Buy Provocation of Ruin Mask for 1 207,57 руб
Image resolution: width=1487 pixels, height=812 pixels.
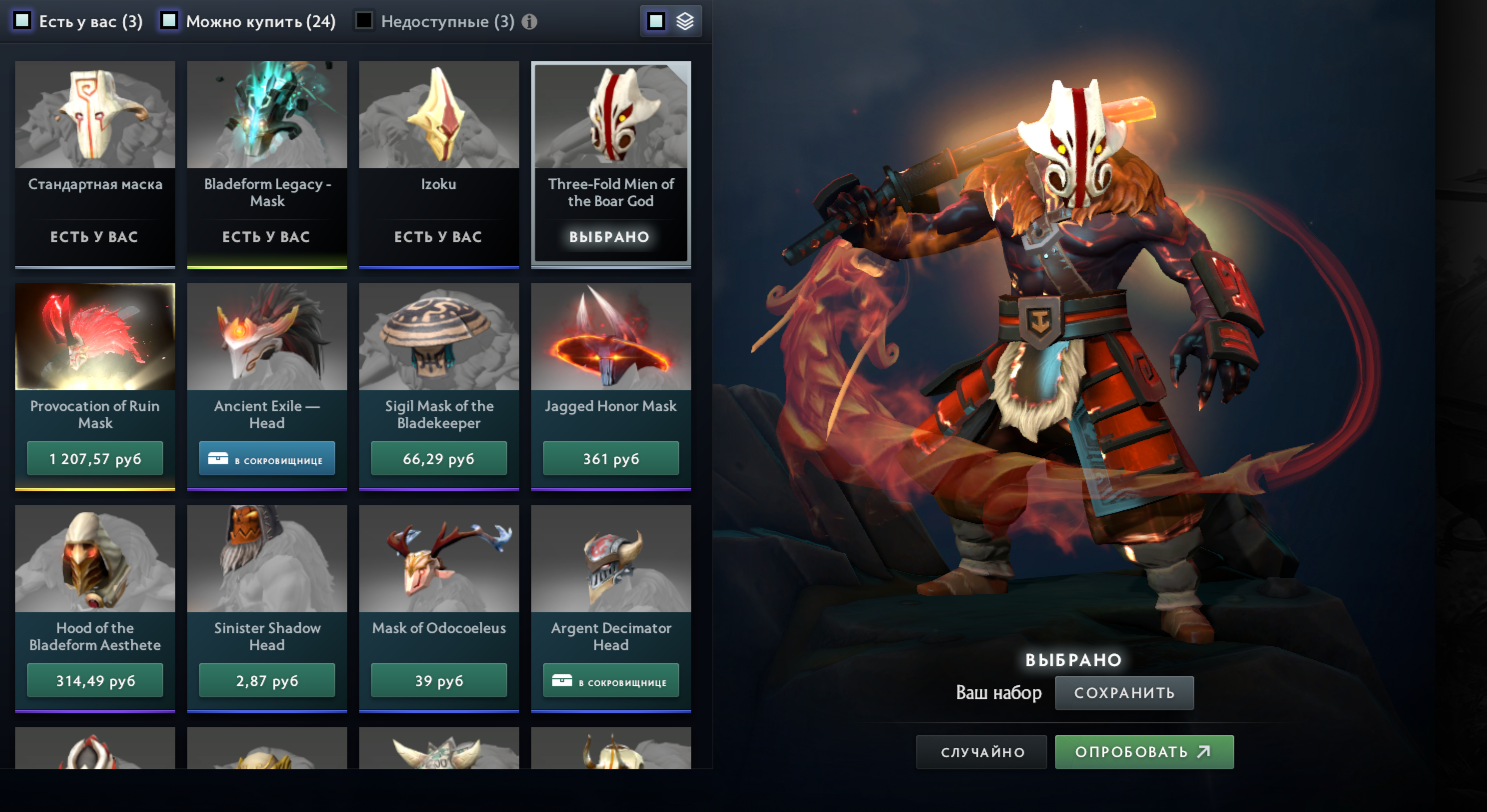point(95,459)
